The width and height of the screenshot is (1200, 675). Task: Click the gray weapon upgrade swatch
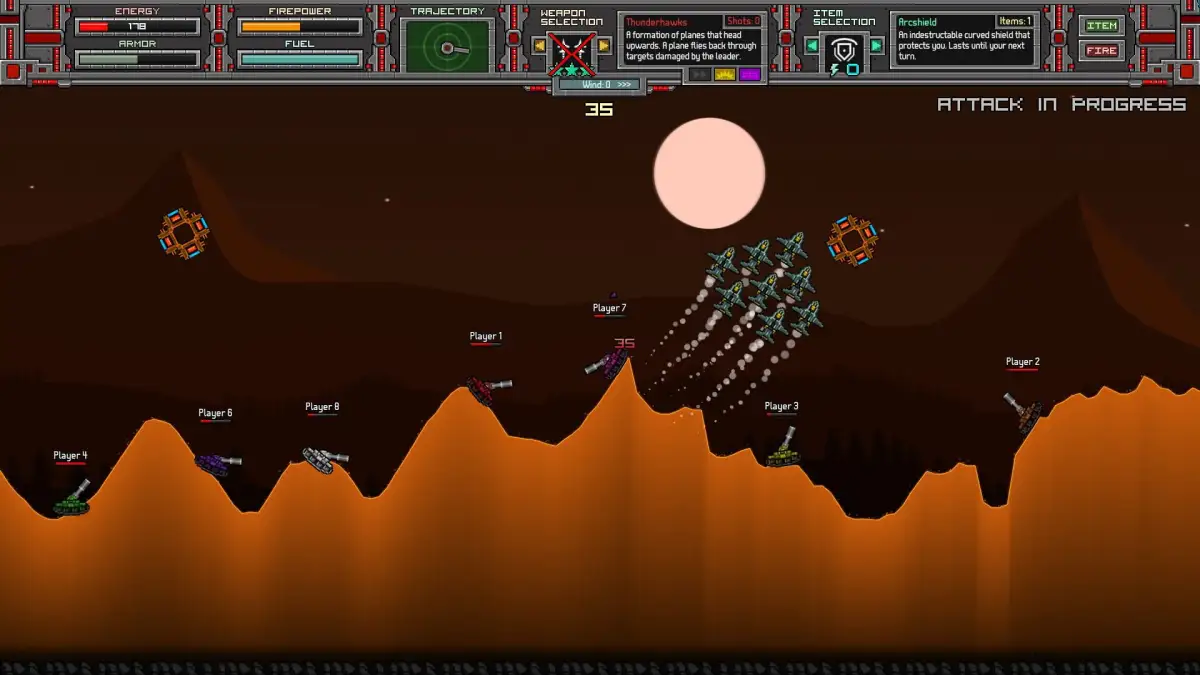(x=701, y=75)
